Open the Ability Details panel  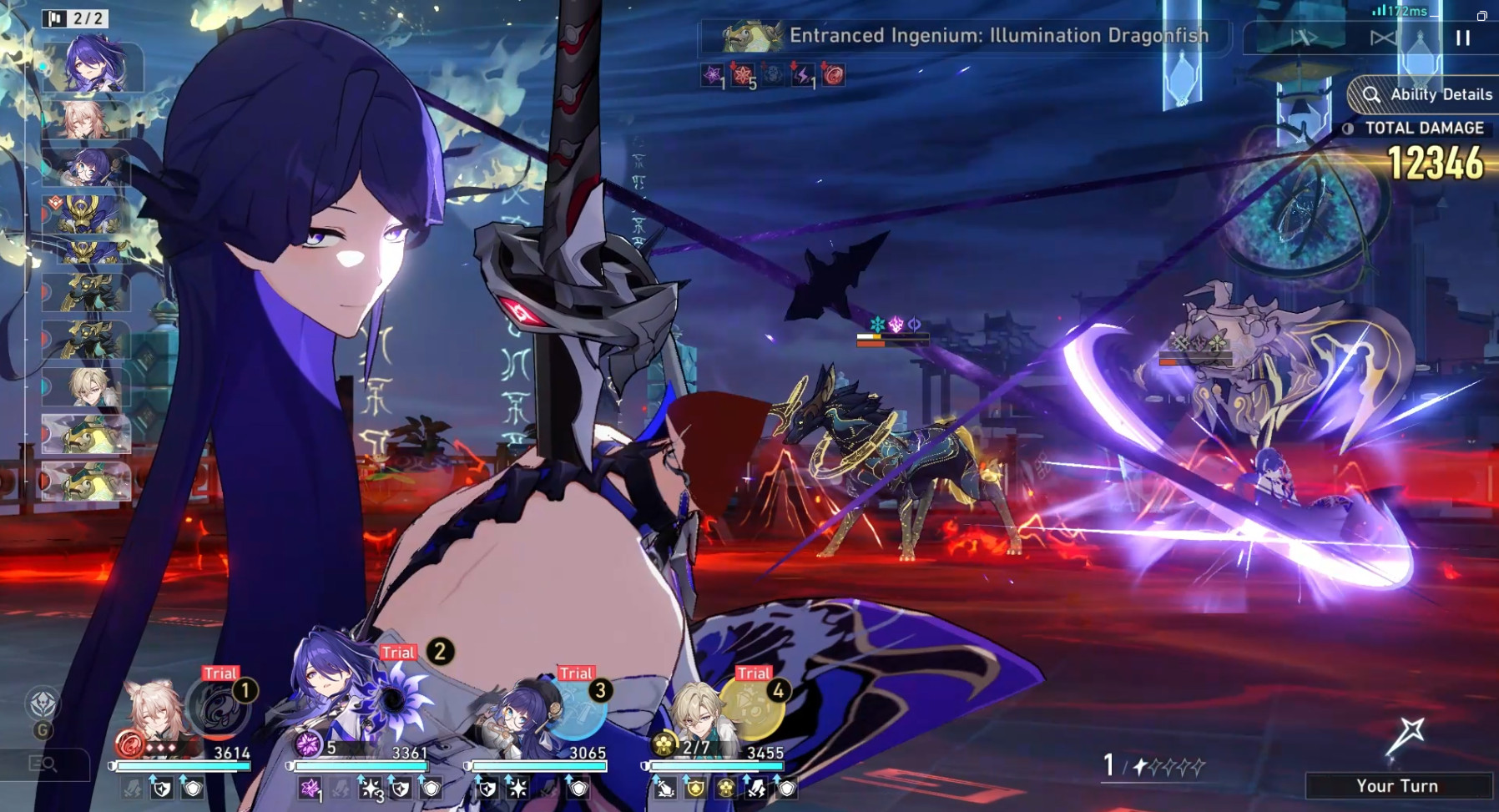click(x=1430, y=94)
